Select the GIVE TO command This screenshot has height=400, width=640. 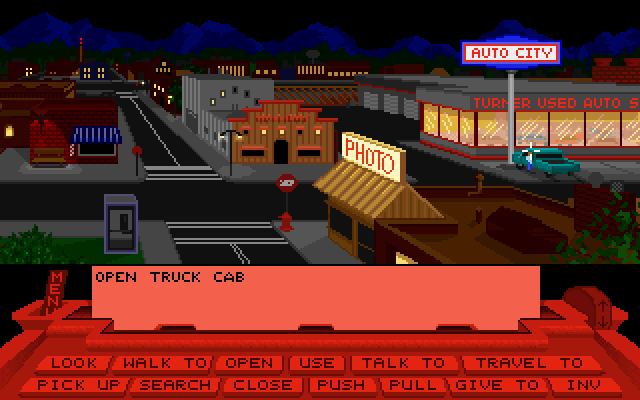point(497,384)
